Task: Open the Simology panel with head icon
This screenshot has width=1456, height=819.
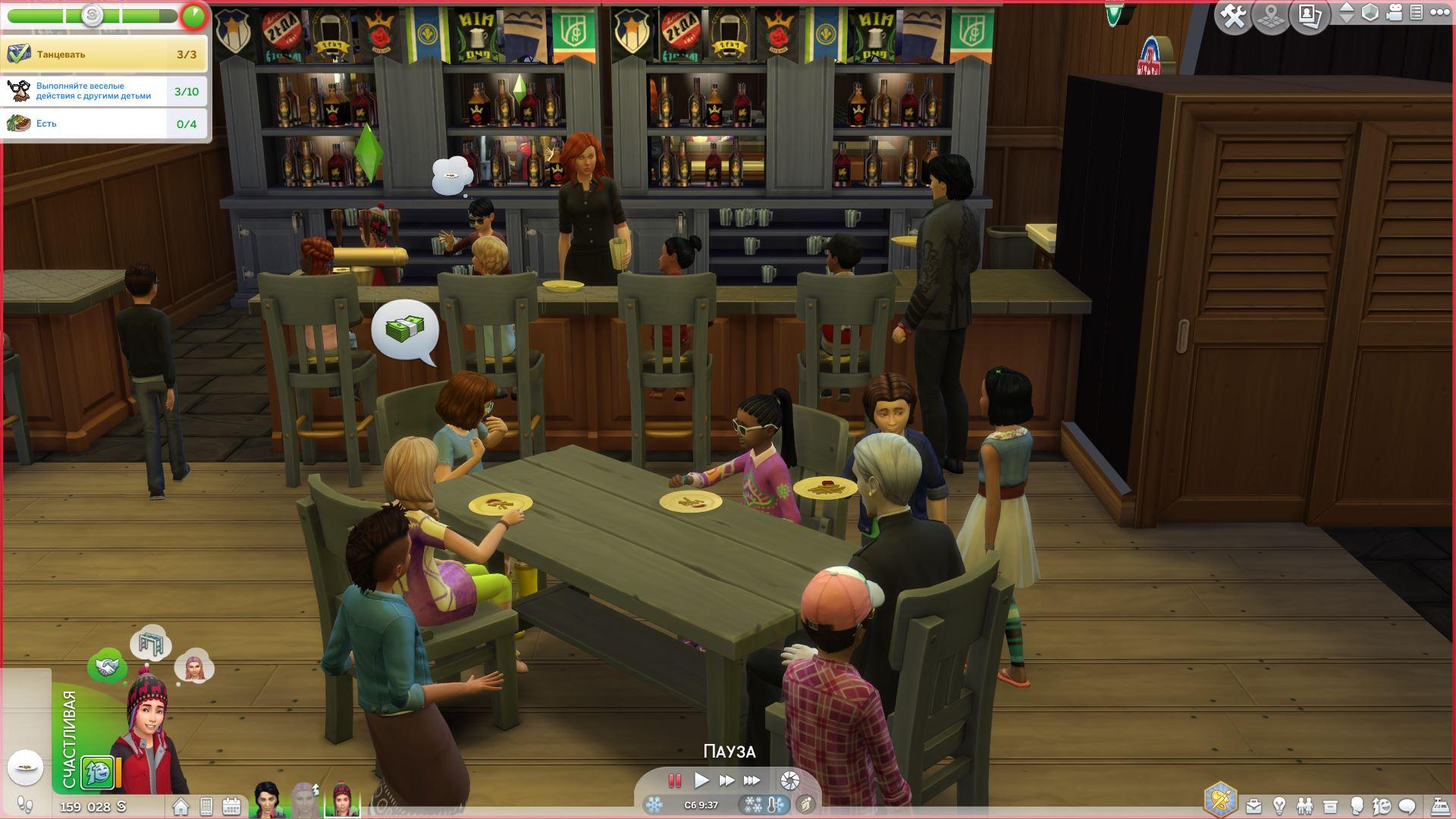Action: point(1357,805)
